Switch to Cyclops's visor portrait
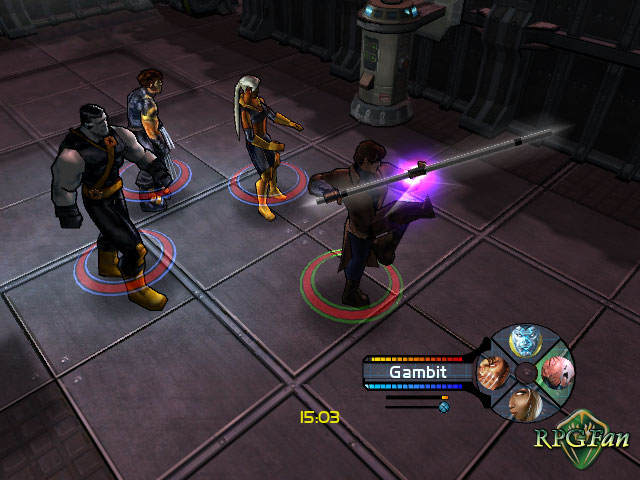 click(554, 372)
